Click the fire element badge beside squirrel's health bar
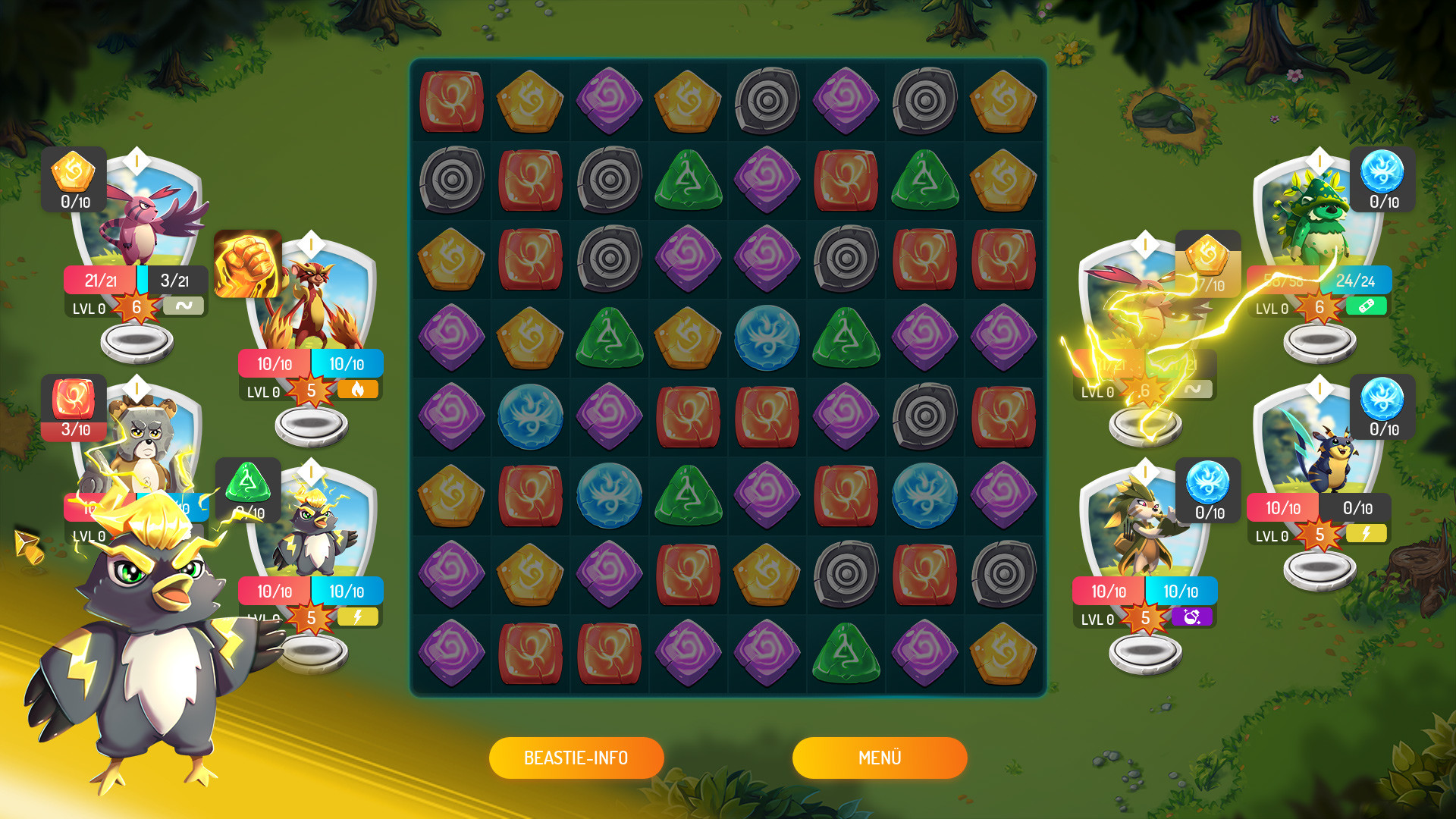The height and width of the screenshot is (819, 1456). point(358,390)
